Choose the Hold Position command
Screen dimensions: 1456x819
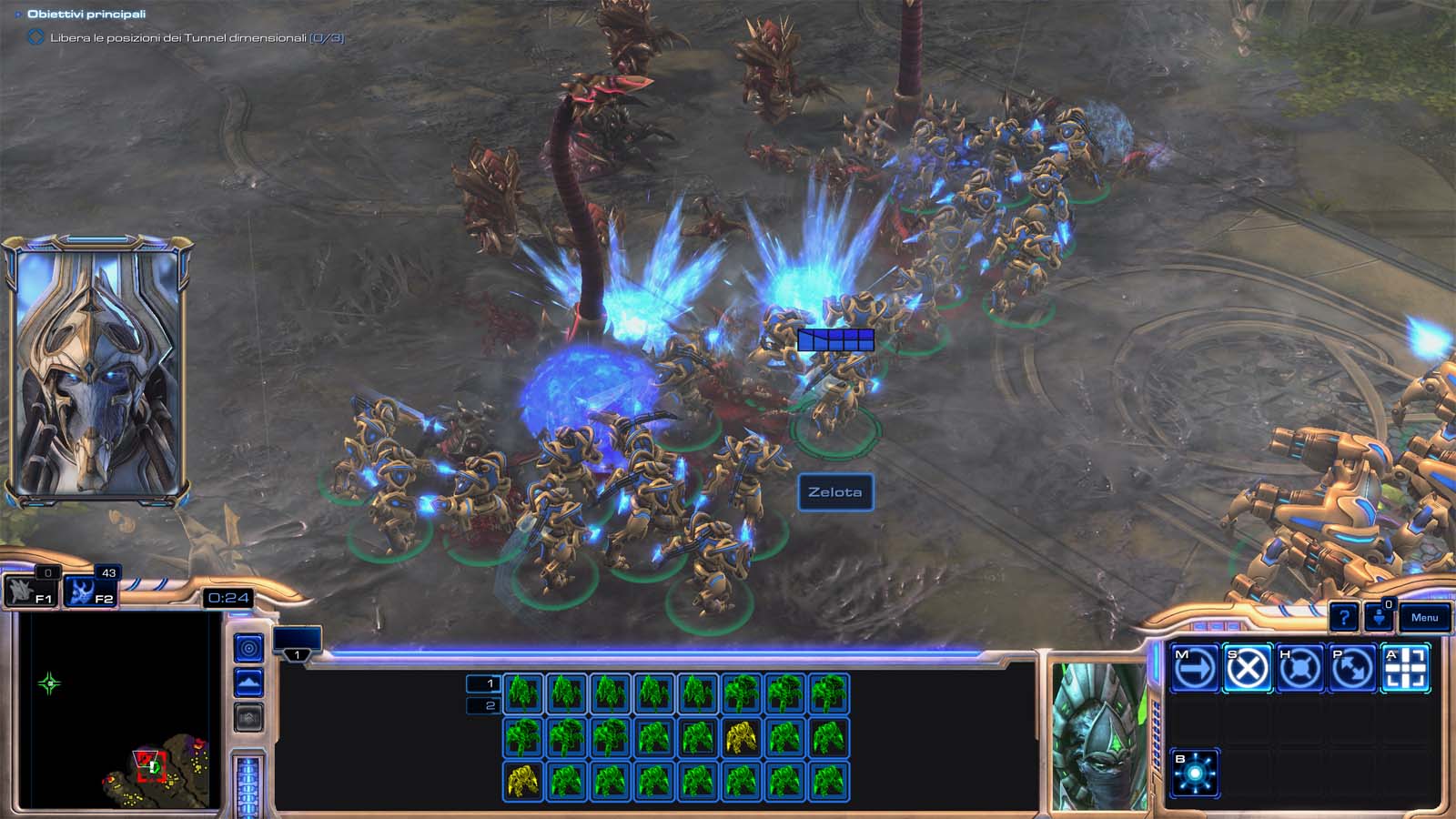click(1299, 670)
